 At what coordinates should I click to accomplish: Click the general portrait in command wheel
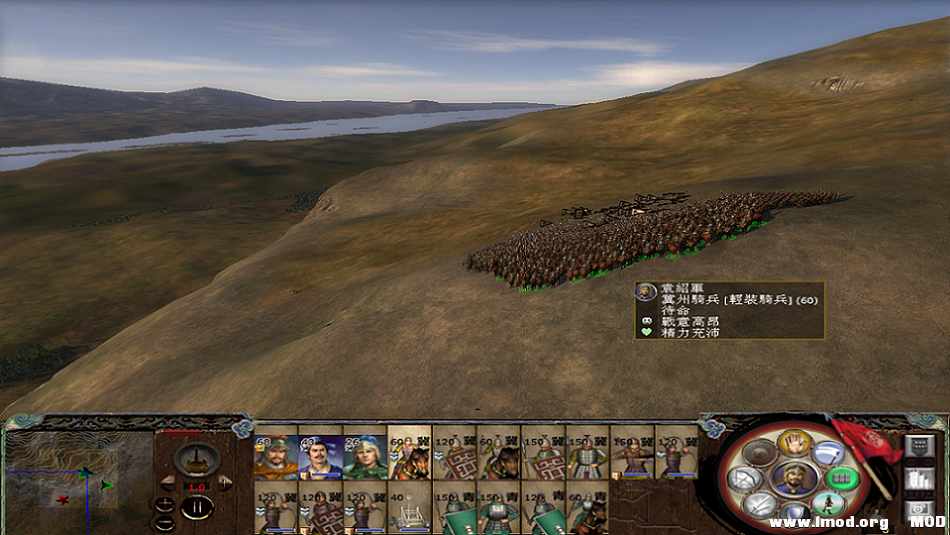point(793,477)
